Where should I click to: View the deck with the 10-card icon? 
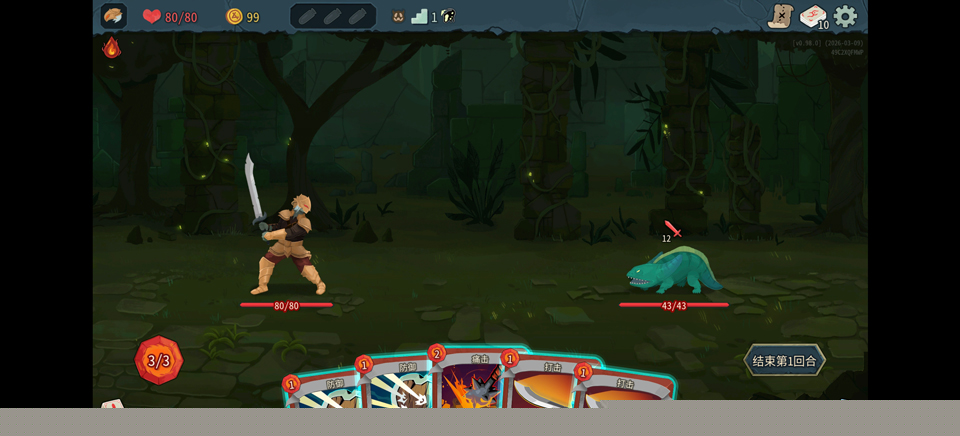[813, 17]
